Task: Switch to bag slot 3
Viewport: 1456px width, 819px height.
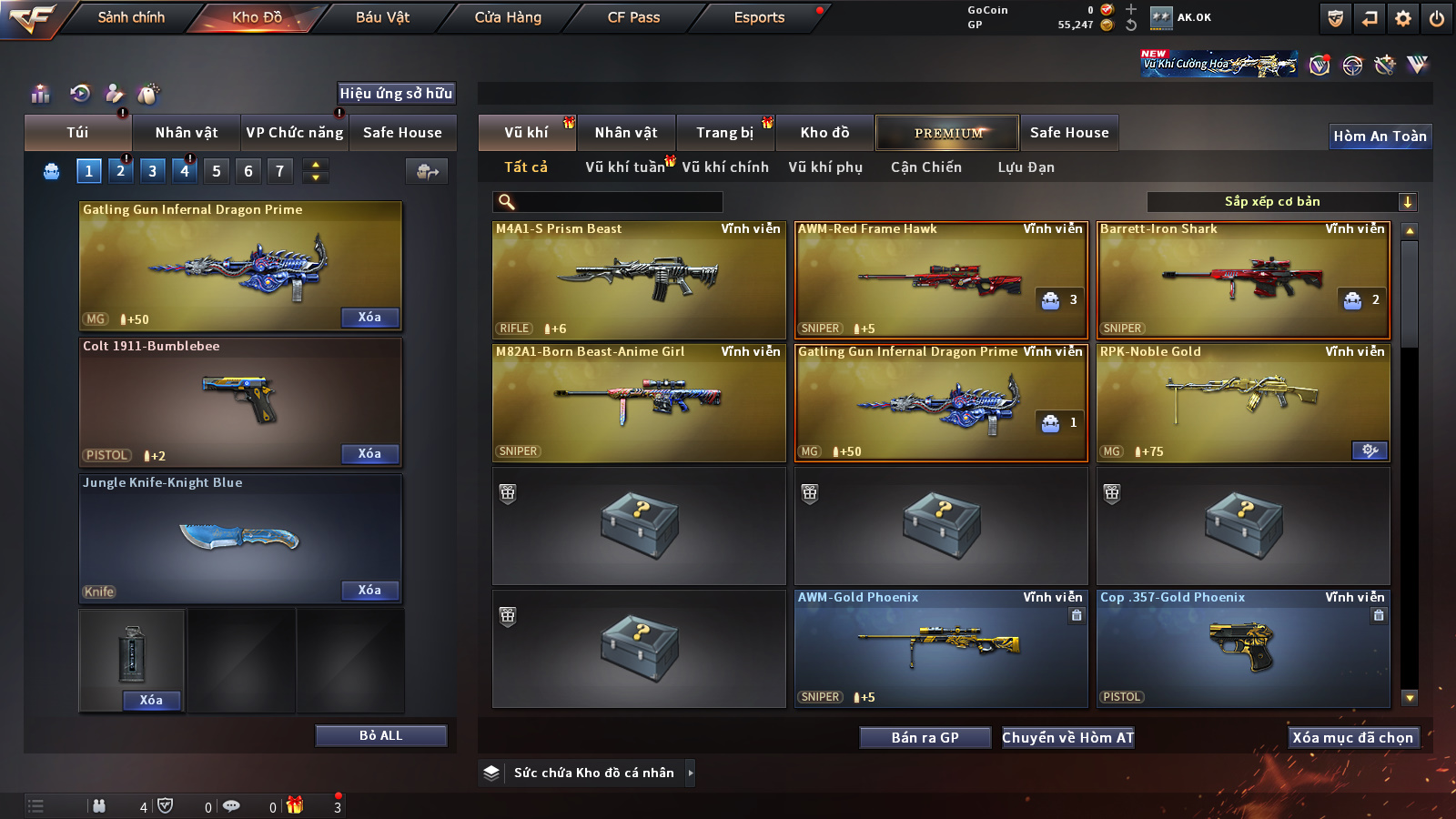Action: point(152,171)
